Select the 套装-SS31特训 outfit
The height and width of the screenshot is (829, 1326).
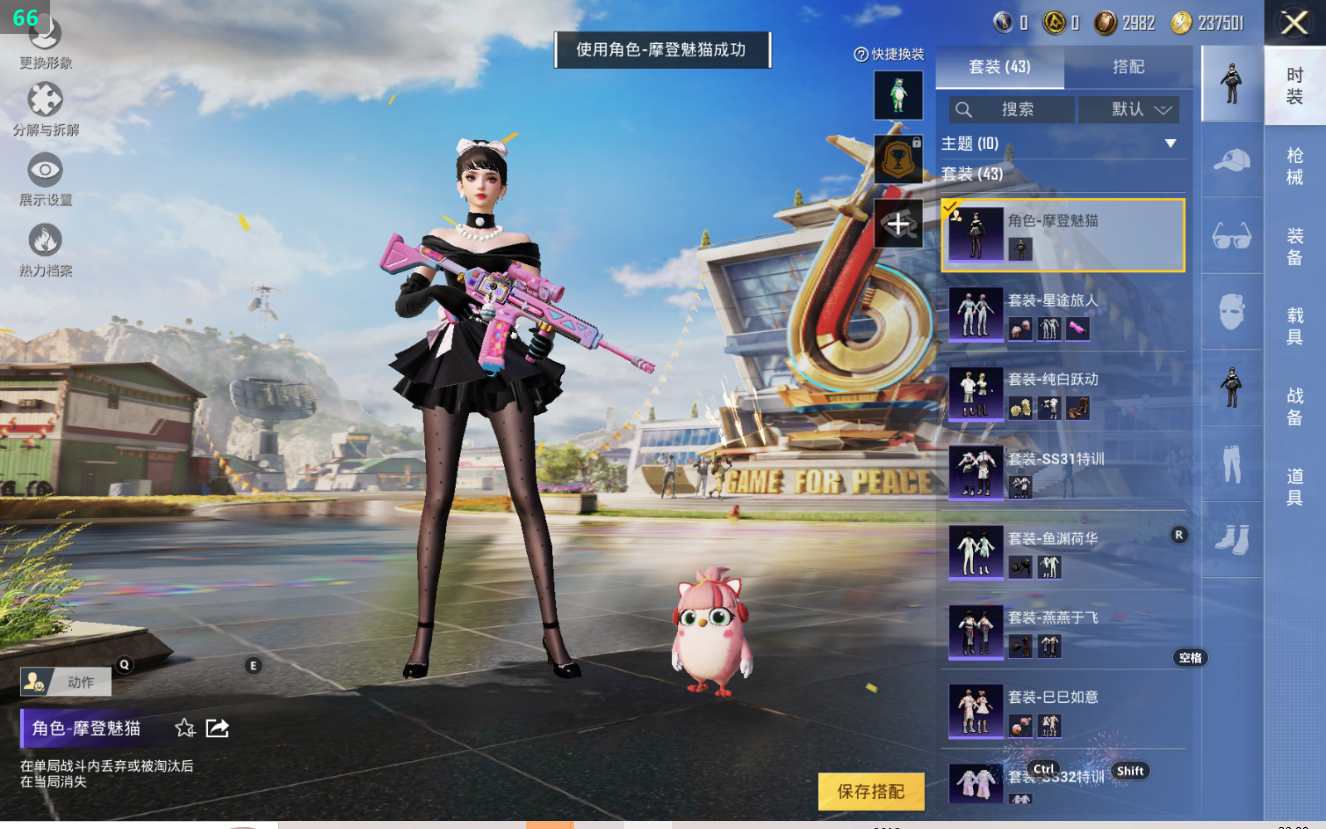pyautogui.click(x=1063, y=472)
